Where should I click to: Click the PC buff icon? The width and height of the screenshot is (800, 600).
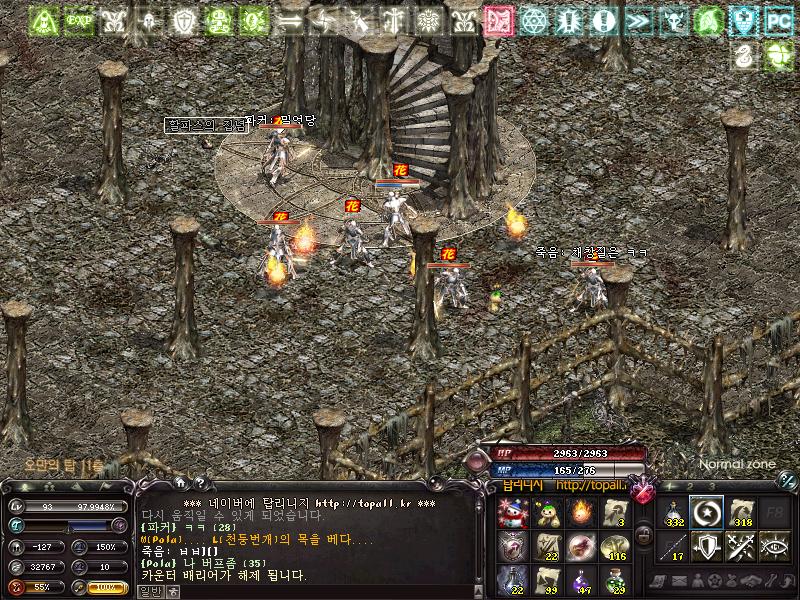[x=777, y=20]
